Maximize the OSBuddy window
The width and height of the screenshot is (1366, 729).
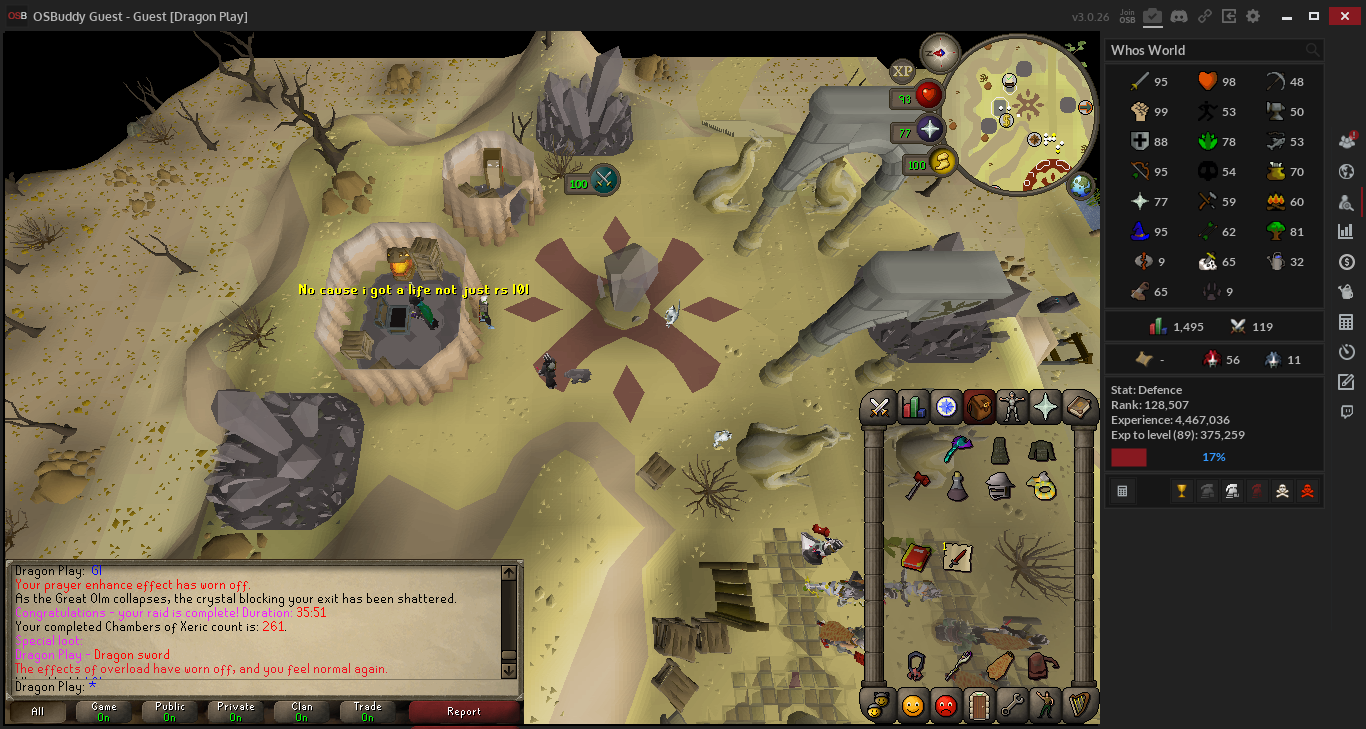click(x=1314, y=16)
